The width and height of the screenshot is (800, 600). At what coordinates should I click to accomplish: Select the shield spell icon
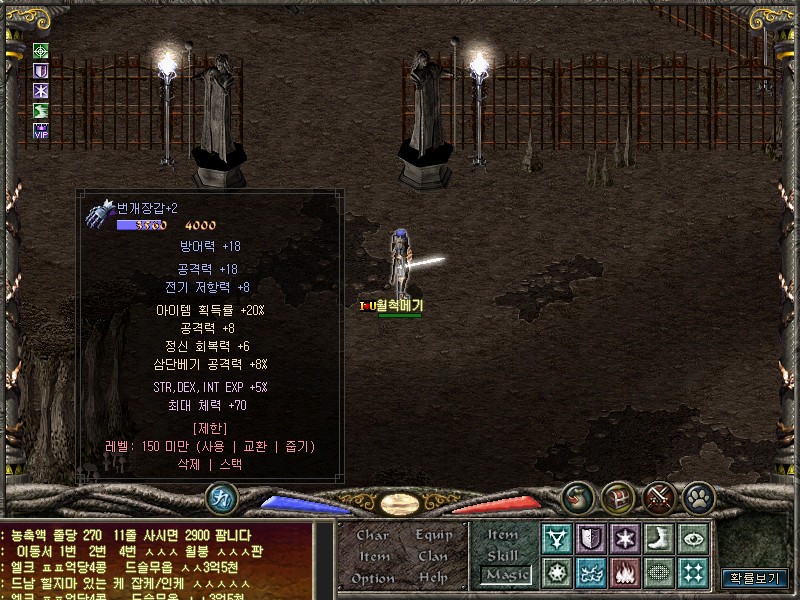591,538
